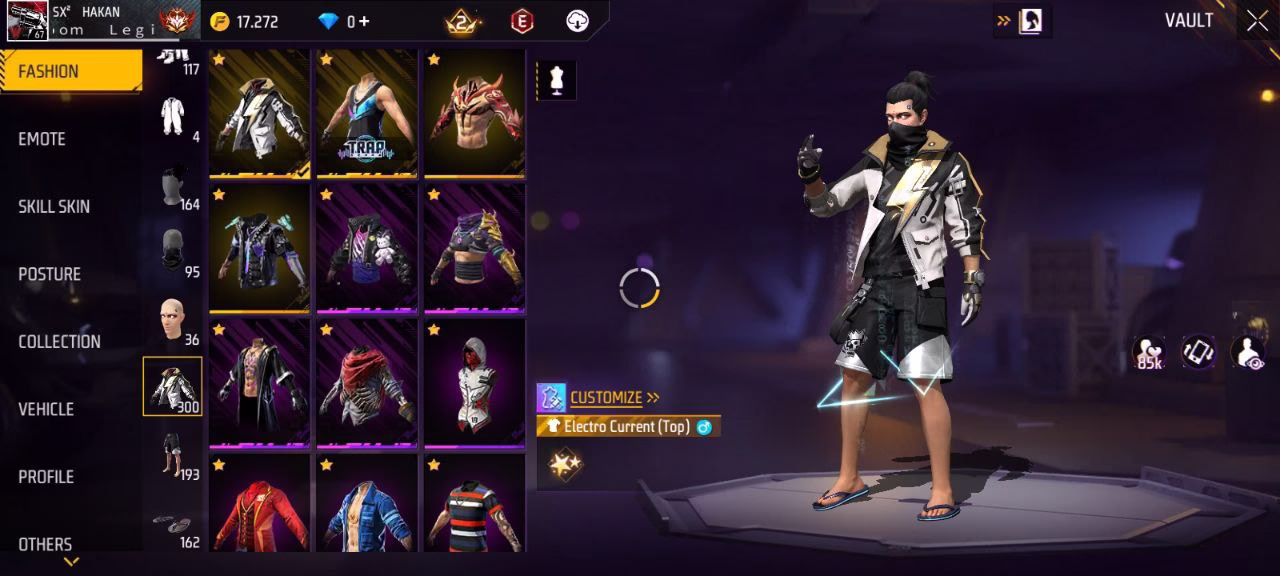Select the white Electro Current jacket
This screenshot has height=576, width=1280.
coord(259,114)
